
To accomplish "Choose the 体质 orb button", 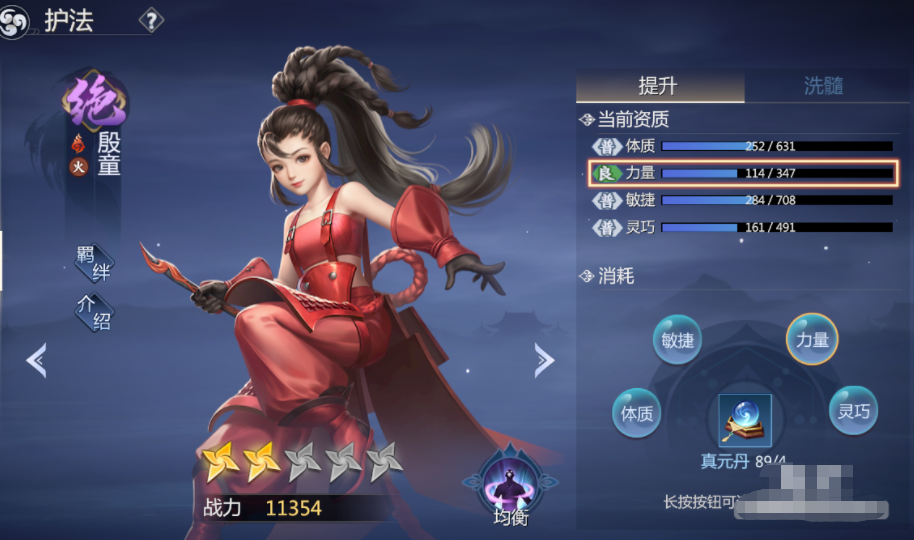I will [637, 412].
